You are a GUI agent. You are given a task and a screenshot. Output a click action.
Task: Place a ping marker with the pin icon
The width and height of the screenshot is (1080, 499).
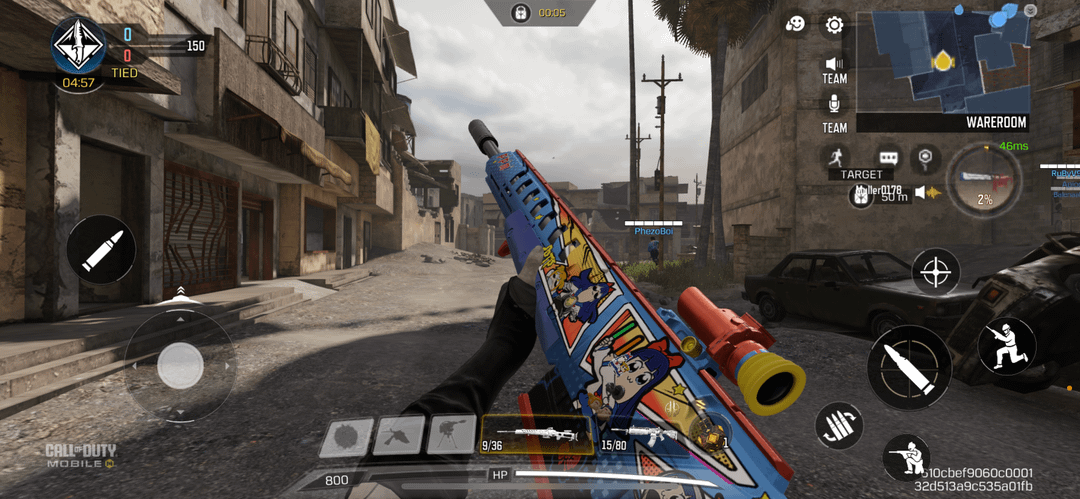(926, 157)
